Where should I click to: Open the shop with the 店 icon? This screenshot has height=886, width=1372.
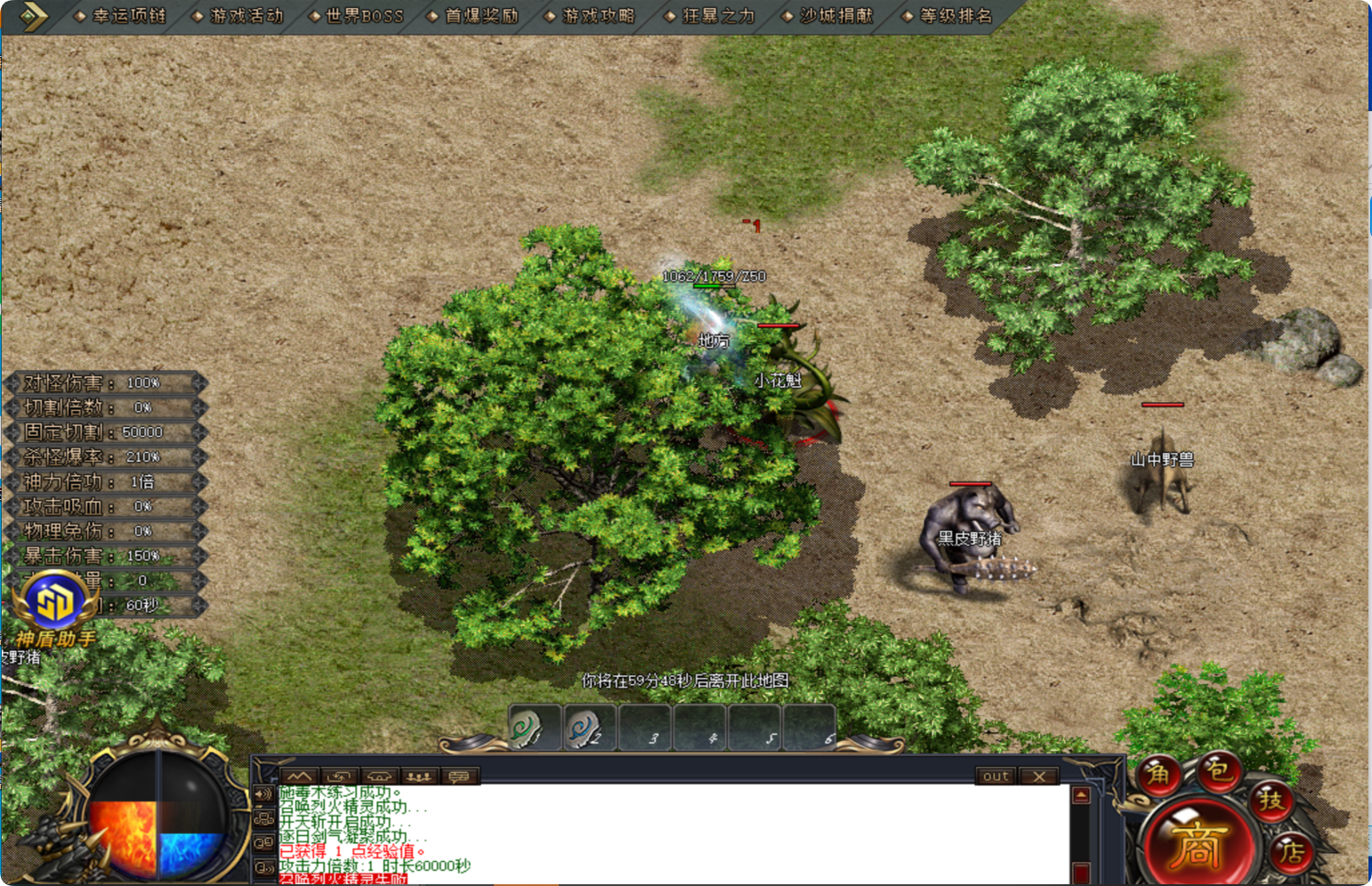pos(1292,853)
